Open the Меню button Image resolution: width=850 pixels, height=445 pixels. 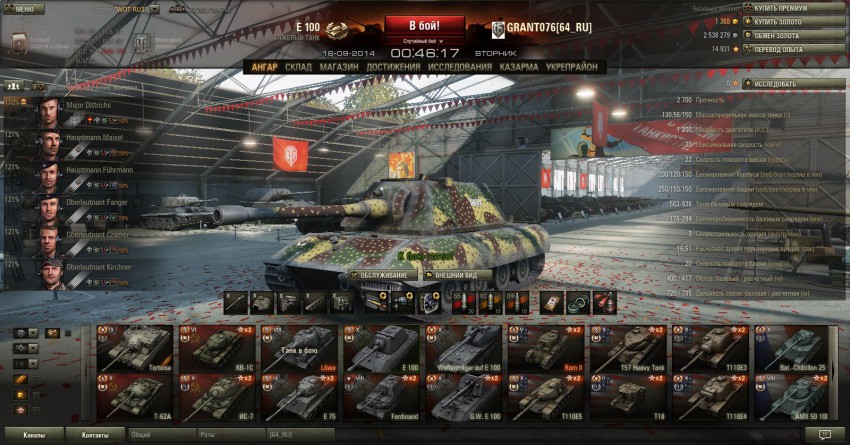coord(23,8)
